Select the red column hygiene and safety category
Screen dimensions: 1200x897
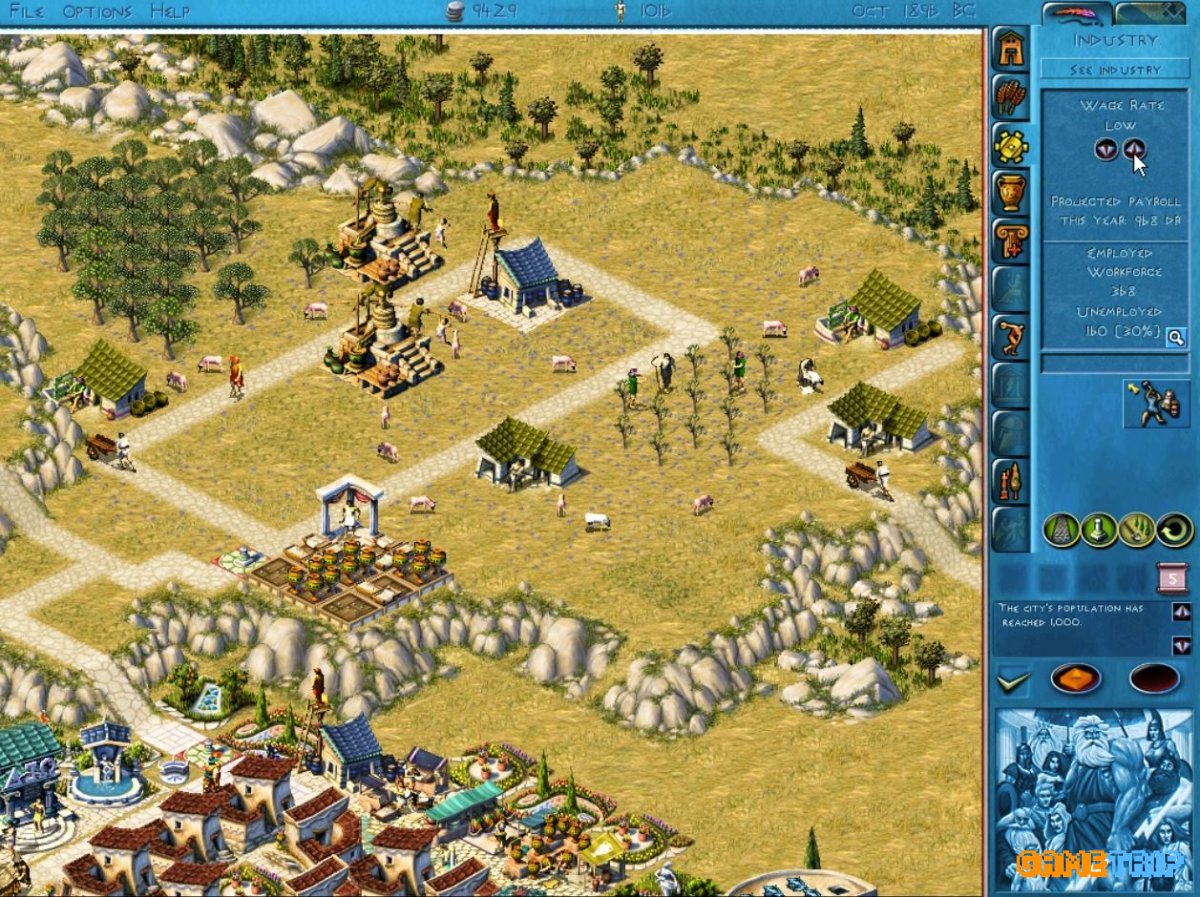[1011, 241]
